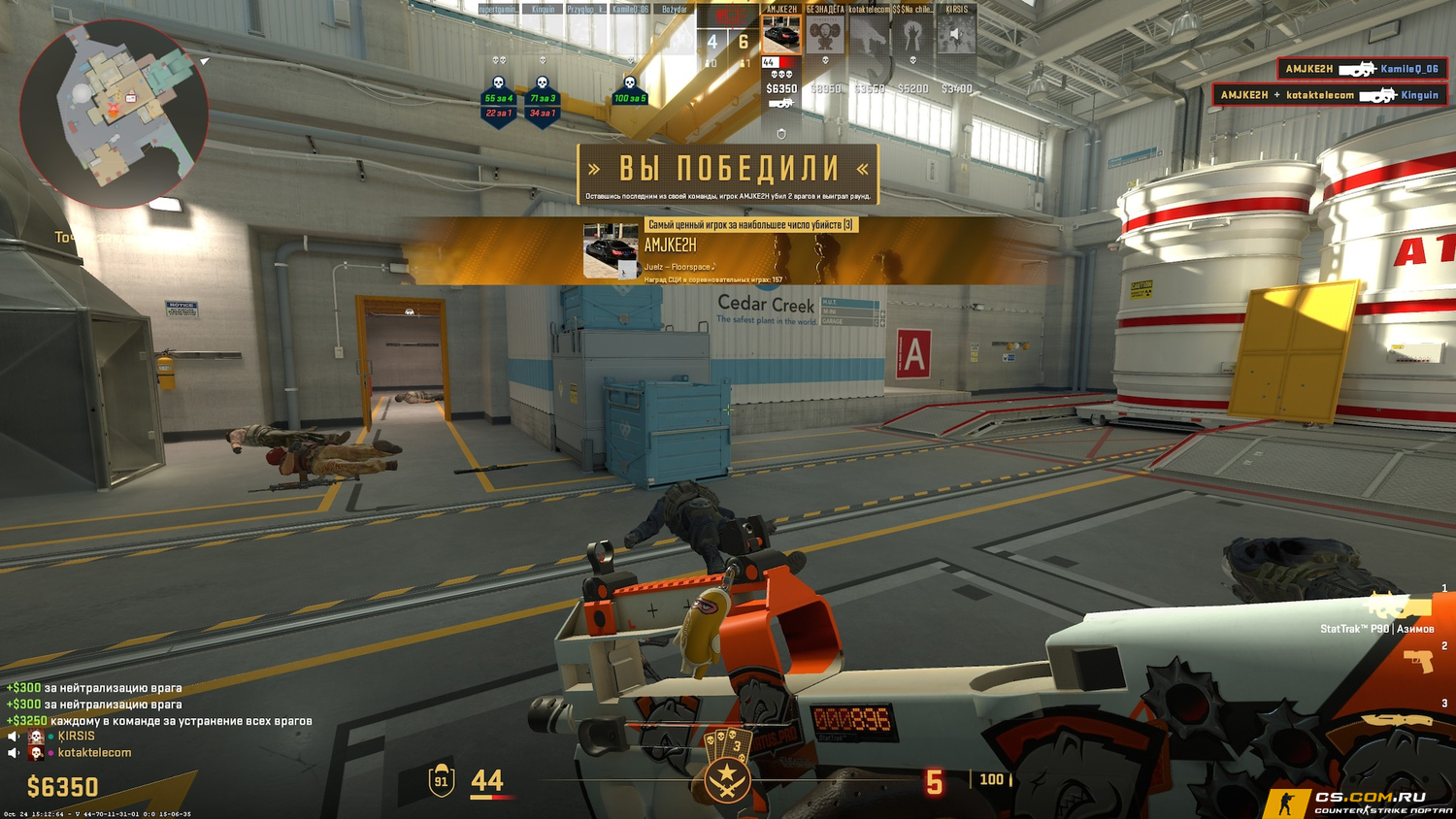Image resolution: width=1456 pixels, height=819 pixels.
Task: Select the Bożydar enemy name tag
Action: pyautogui.click(x=674, y=10)
